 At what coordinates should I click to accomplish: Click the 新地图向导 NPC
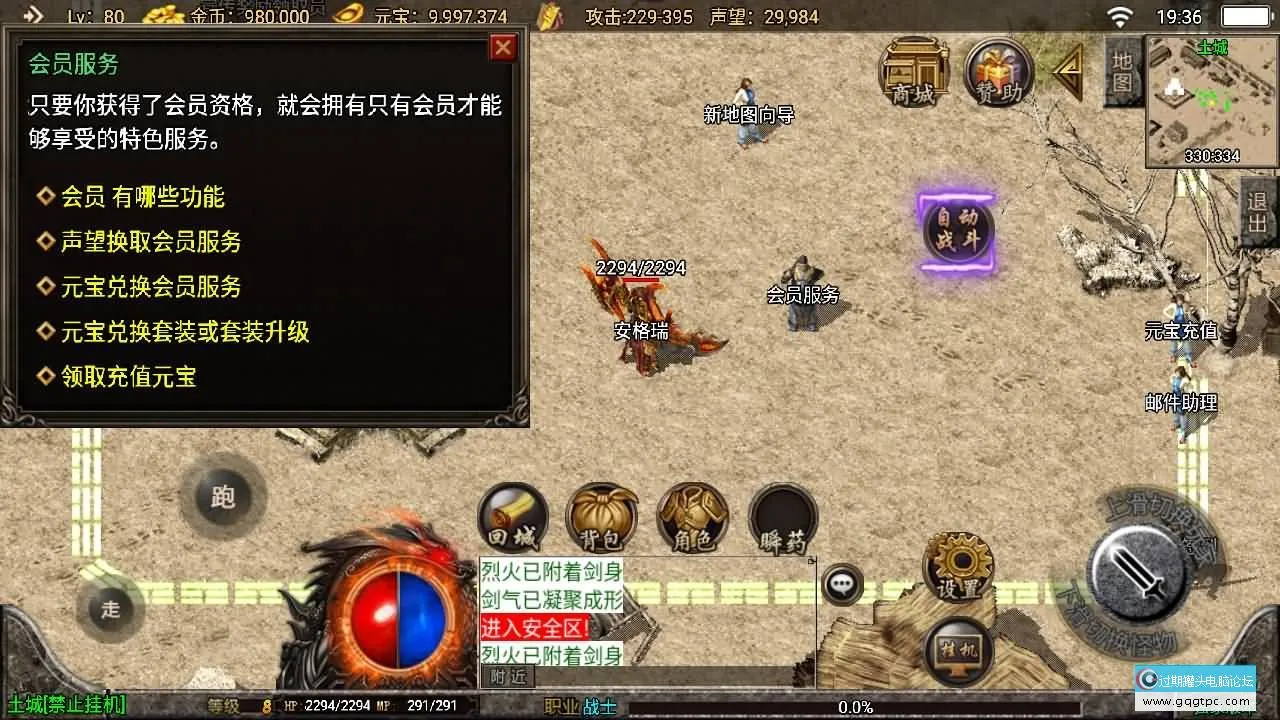[x=745, y=120]
